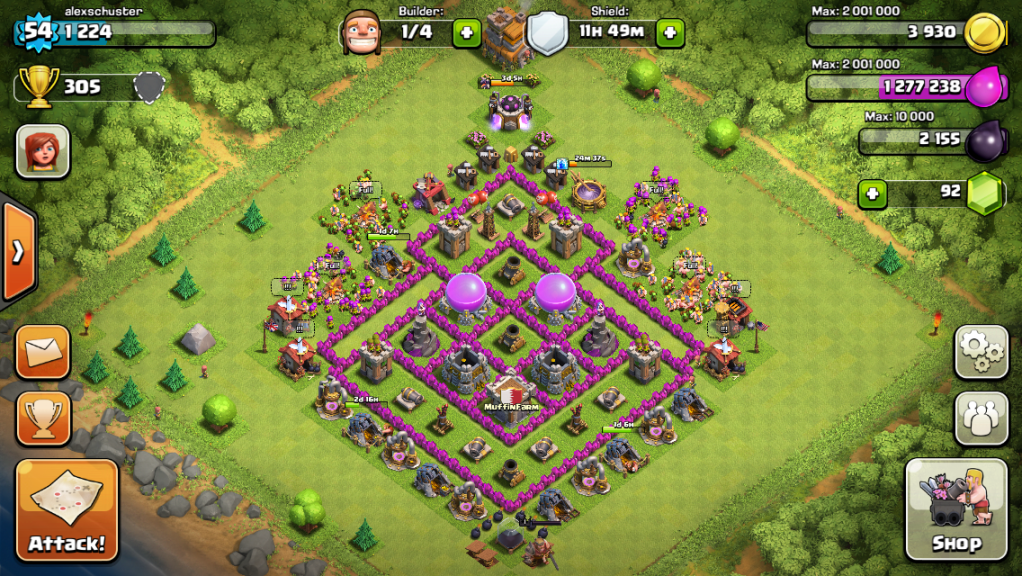Image resolution: width=1022 pixels, height=576 pixels.
Task: Open the friends/social button
Action: (x=981, y=418)
